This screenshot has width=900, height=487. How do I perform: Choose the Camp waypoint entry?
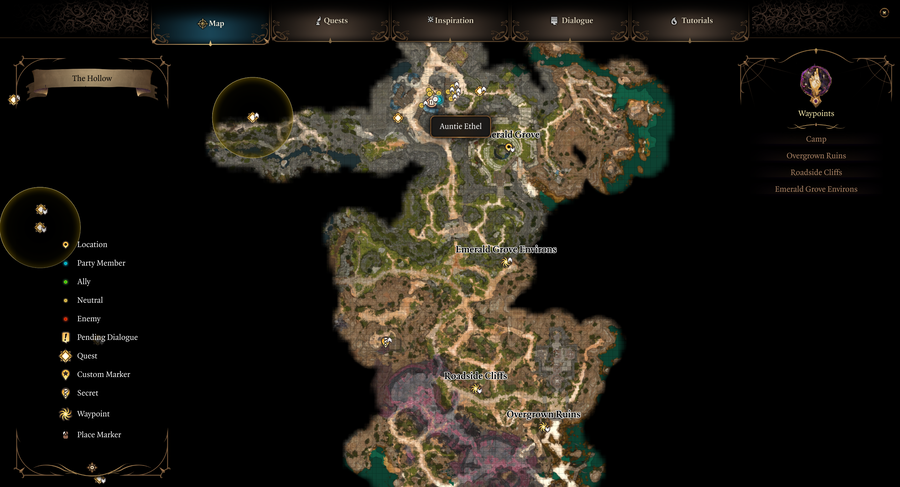[816, 139]
